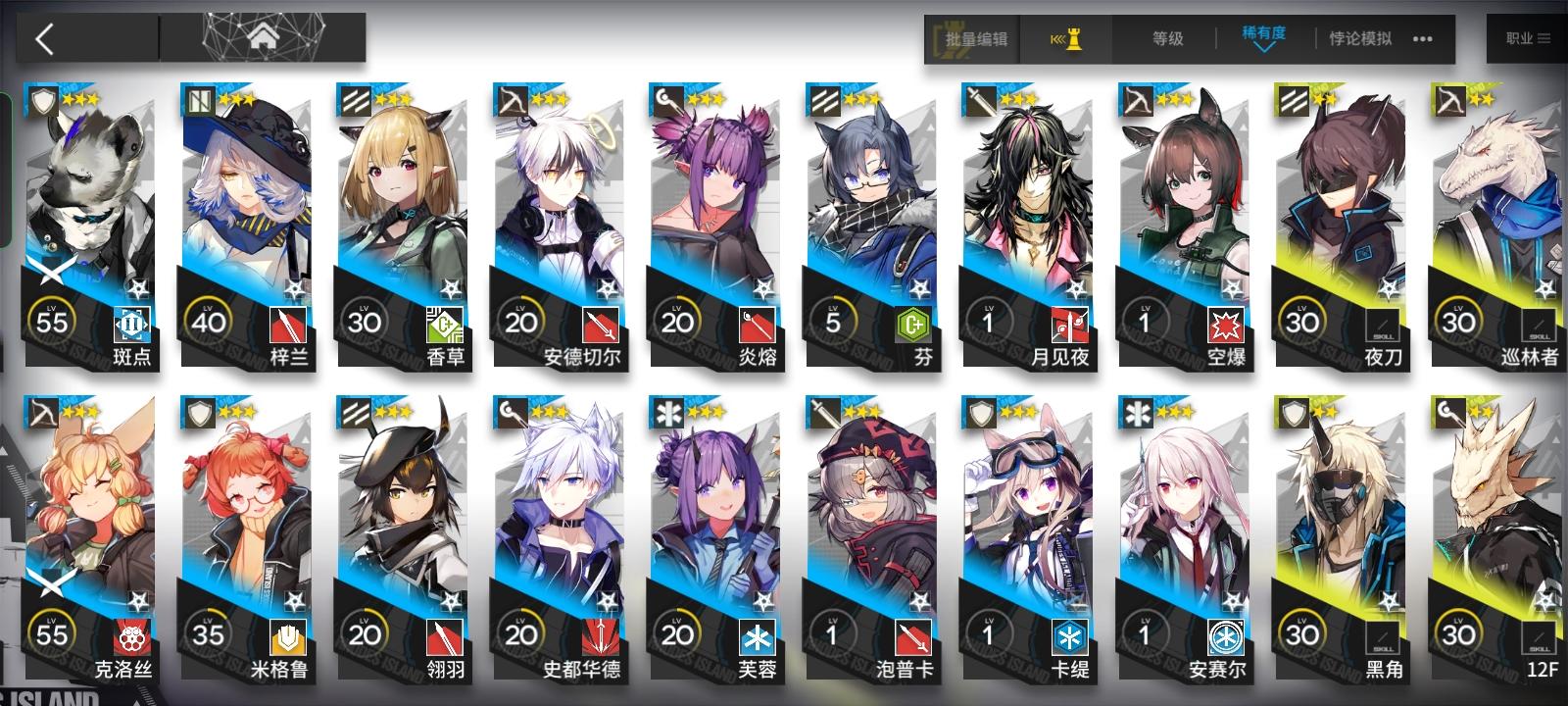1568x706 pixels.
Task: Click the level progress ring on 克洛丝's card
Action: point(52,632)
